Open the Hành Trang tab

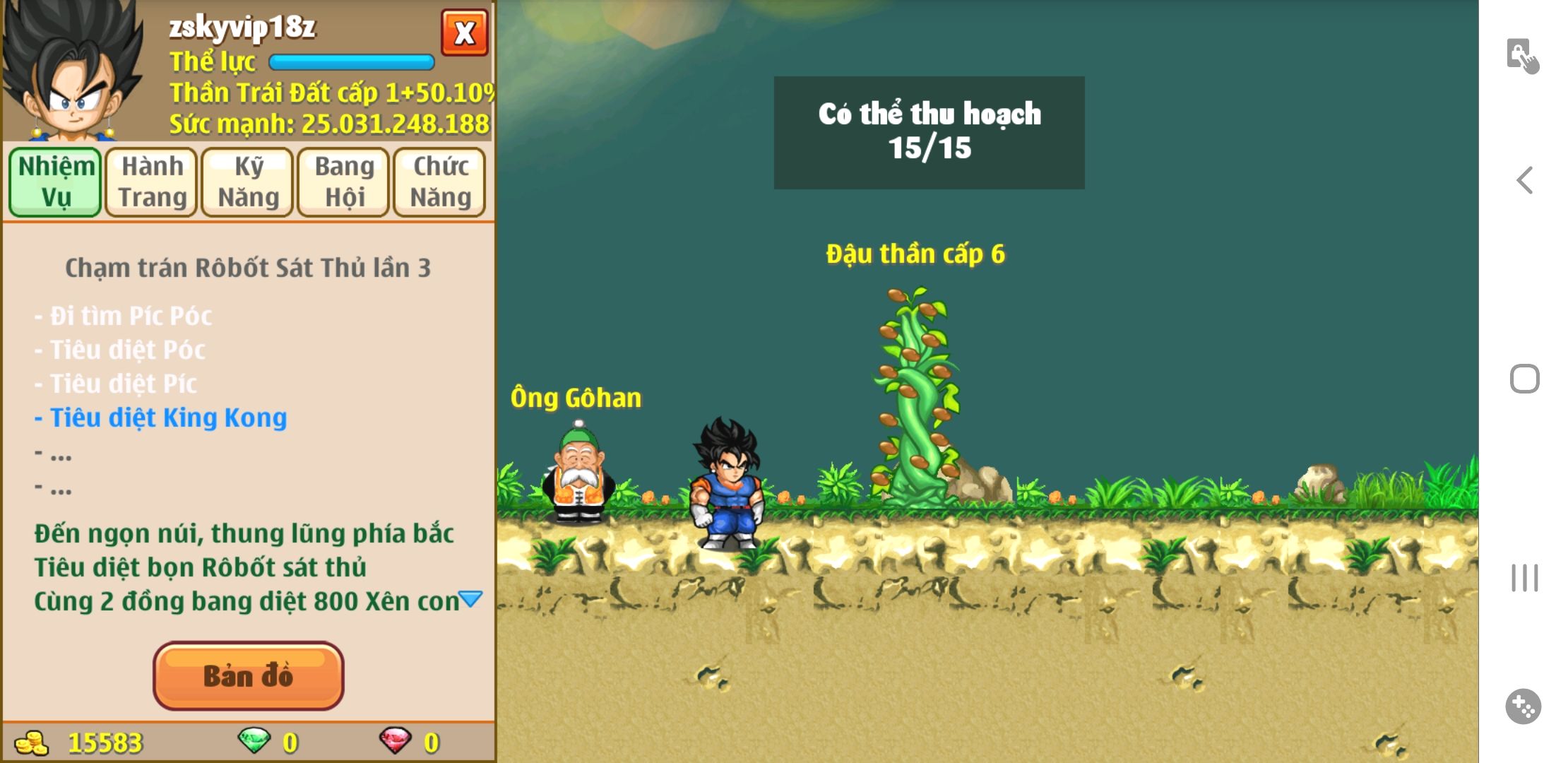tap(152, 182)
